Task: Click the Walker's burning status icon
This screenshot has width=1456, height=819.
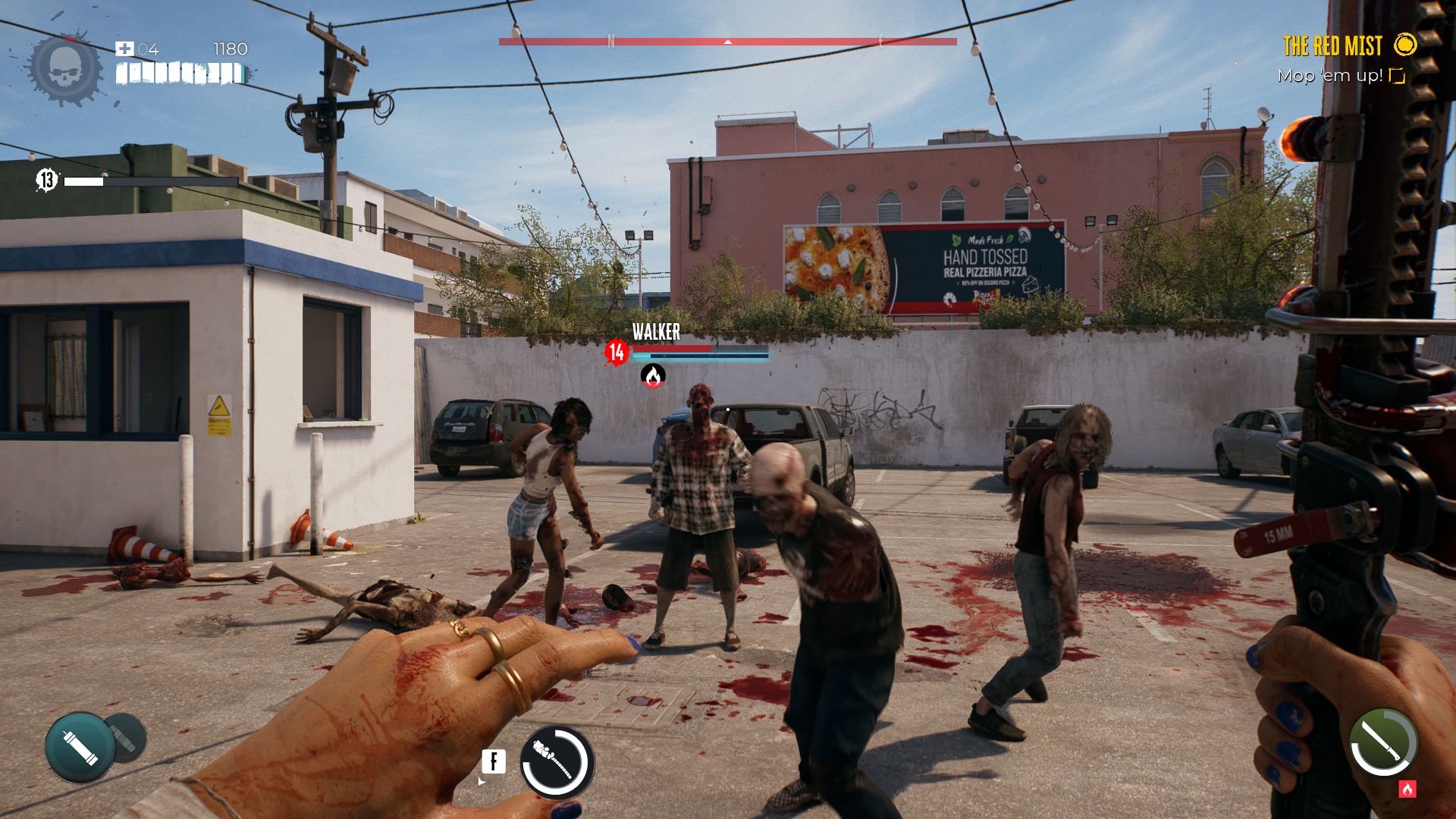Action: tap(653, 375)
